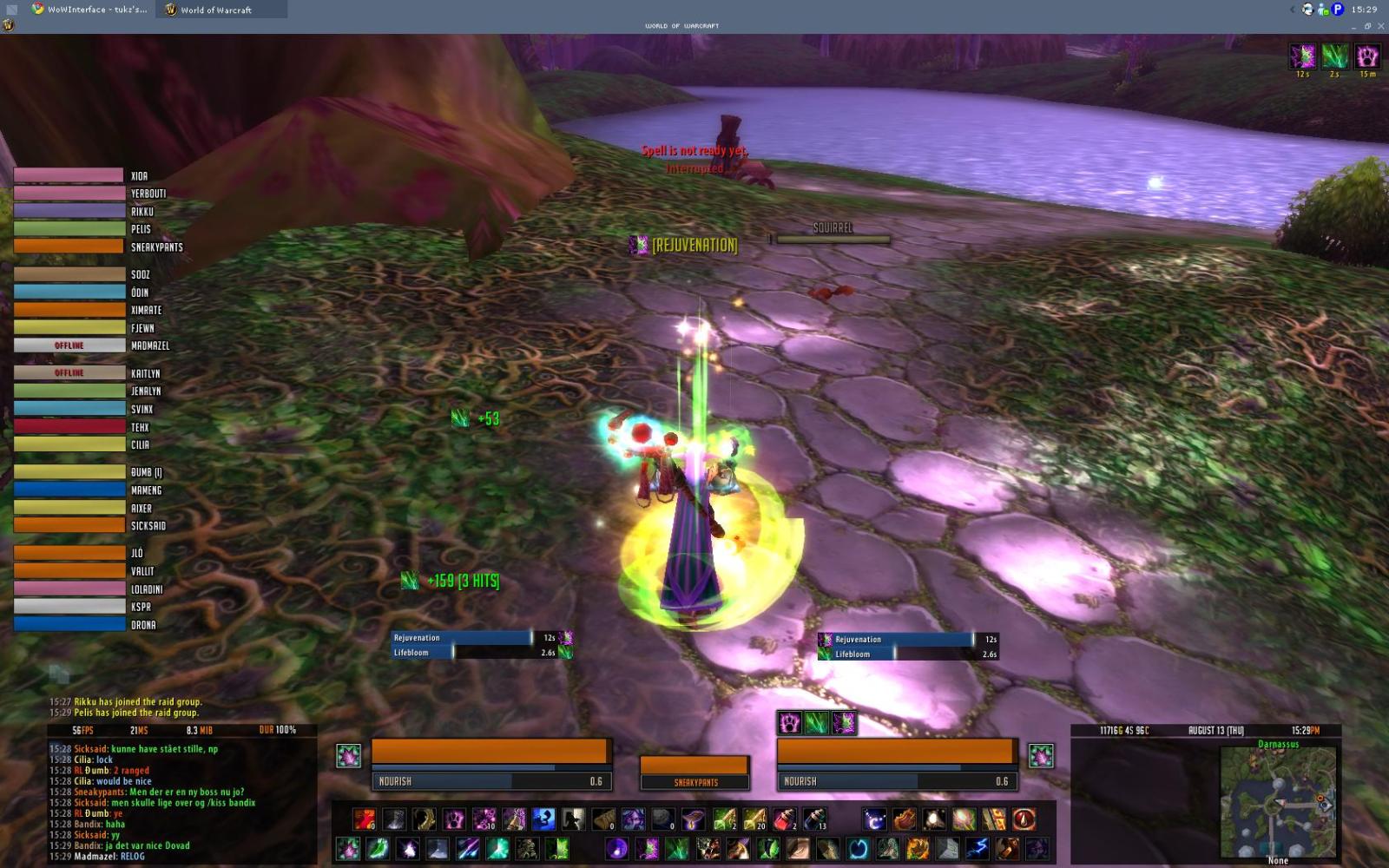This screenshot has height=868, width=1389.
Task: Close the World of Warcraft window
Action: pyautogui.click(x=1380, y=26)
